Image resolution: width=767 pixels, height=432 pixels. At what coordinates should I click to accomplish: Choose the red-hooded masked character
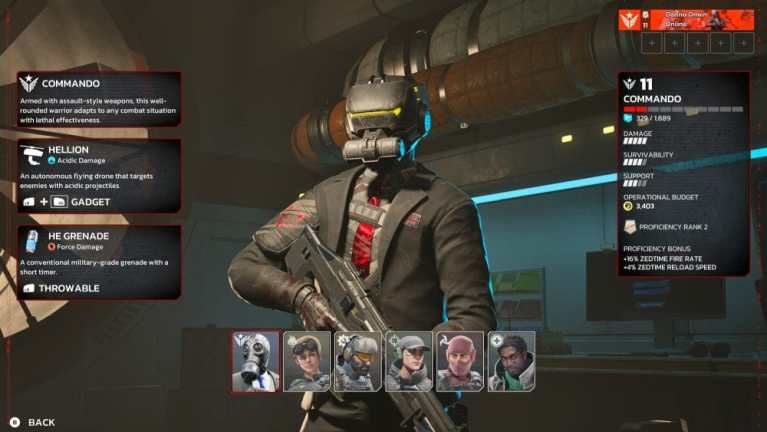pyautogui.click(x=460, y=361)
